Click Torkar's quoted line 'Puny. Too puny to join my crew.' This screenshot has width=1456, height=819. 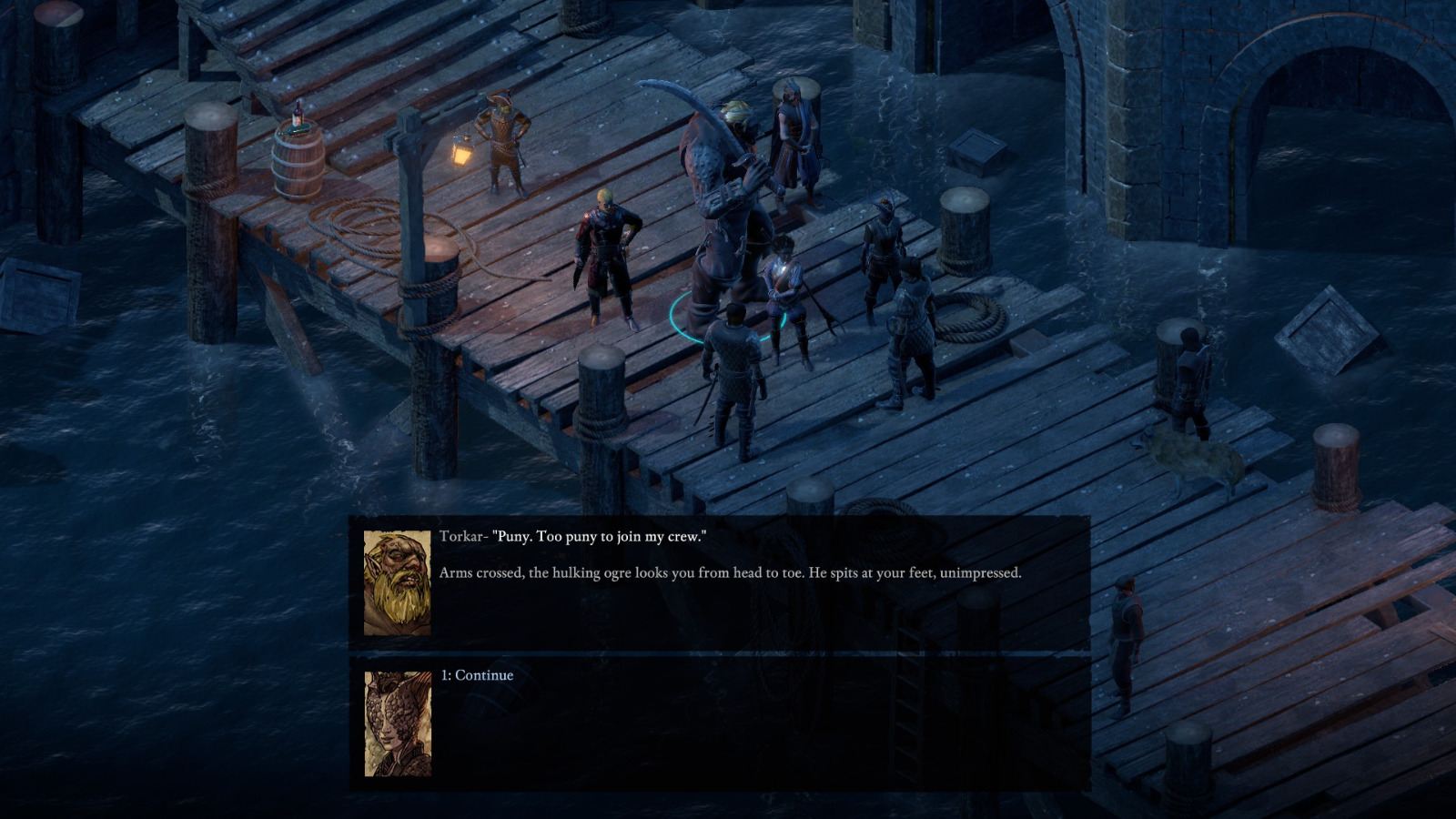[x=601, y=537]
